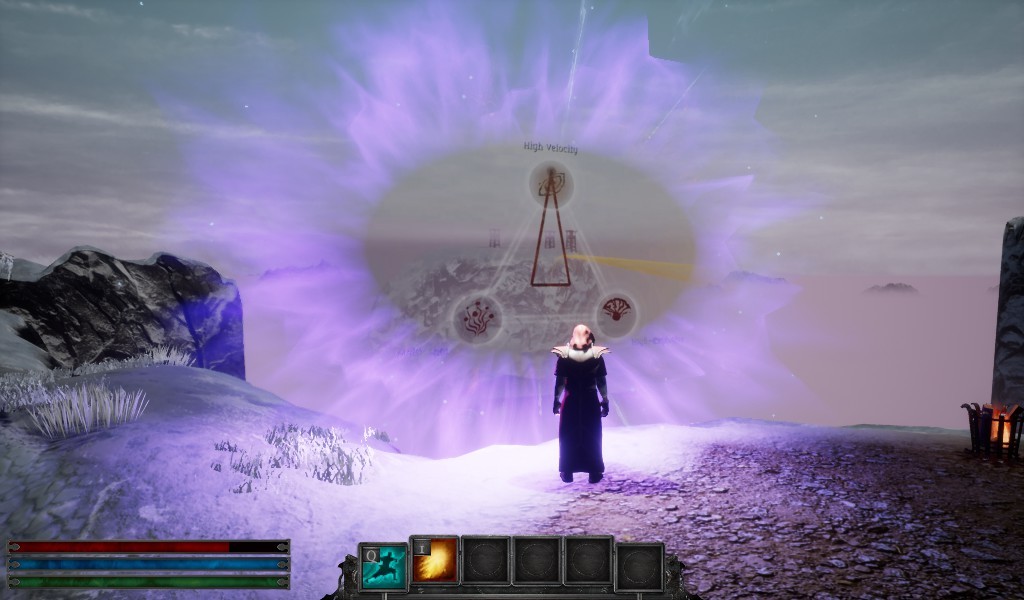The image size is (1024, 600).
Task: Choose the branching tendrils skill node
Action: [477, 318]
